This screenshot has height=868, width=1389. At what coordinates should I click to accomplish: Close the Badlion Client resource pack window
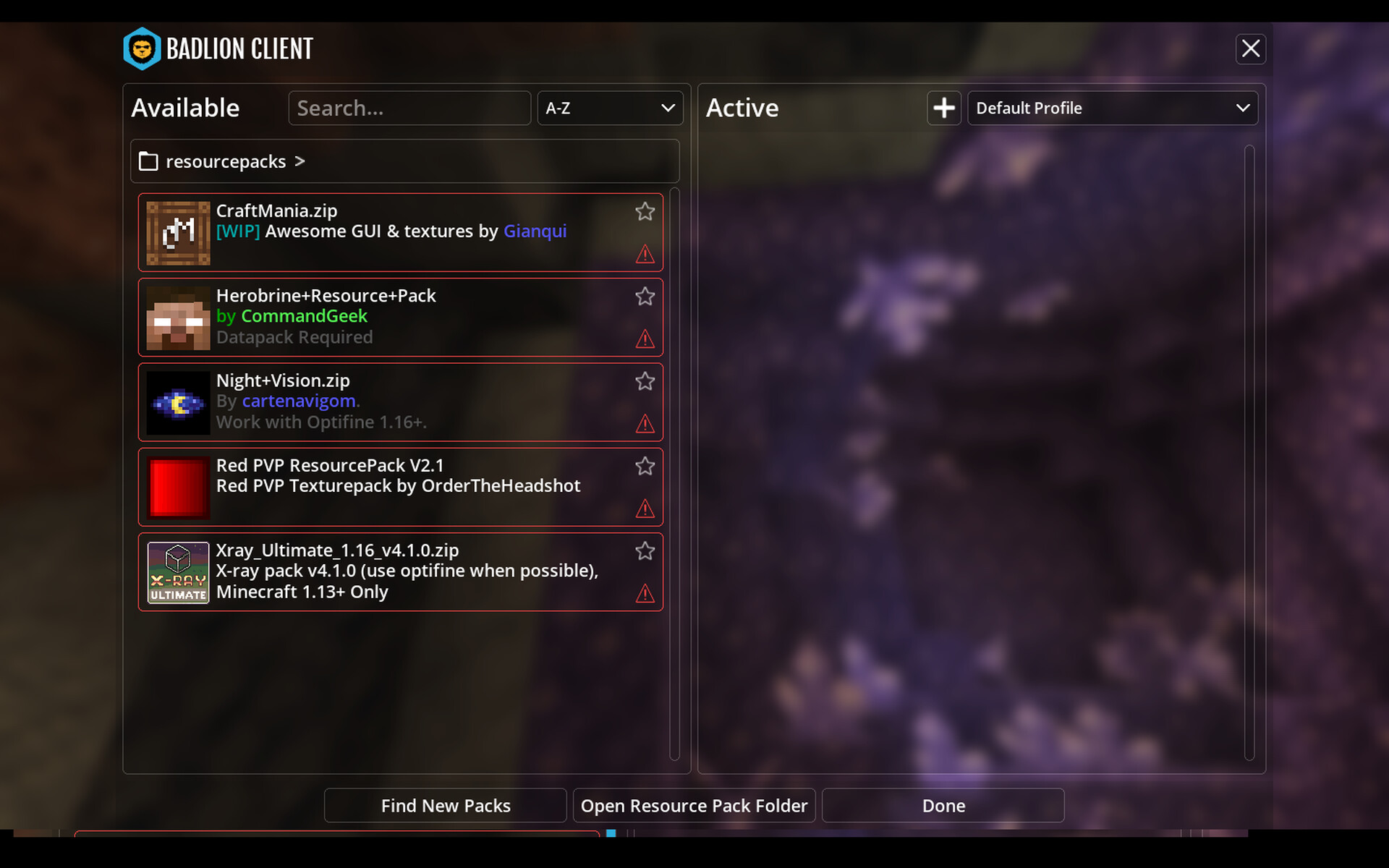click(x=1250, y=49)
